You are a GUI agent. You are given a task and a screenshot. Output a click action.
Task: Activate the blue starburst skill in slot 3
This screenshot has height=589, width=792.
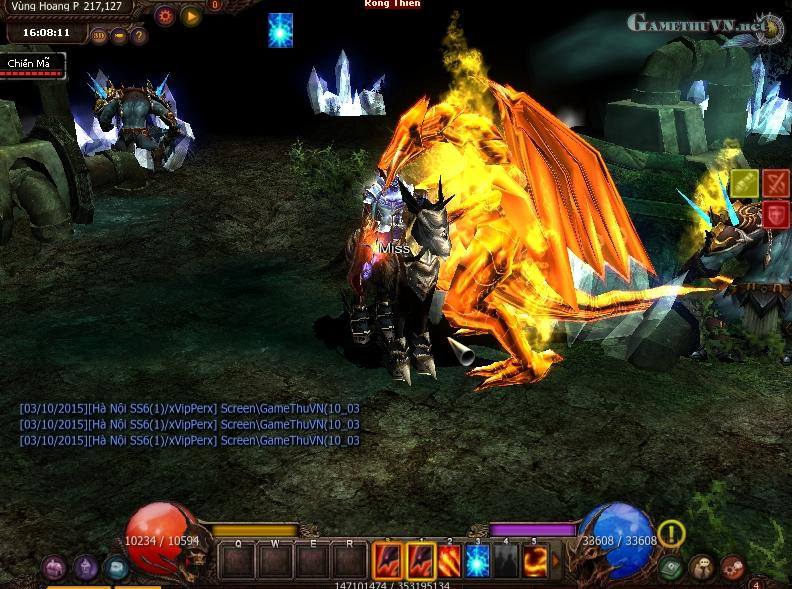coord(477,560)
